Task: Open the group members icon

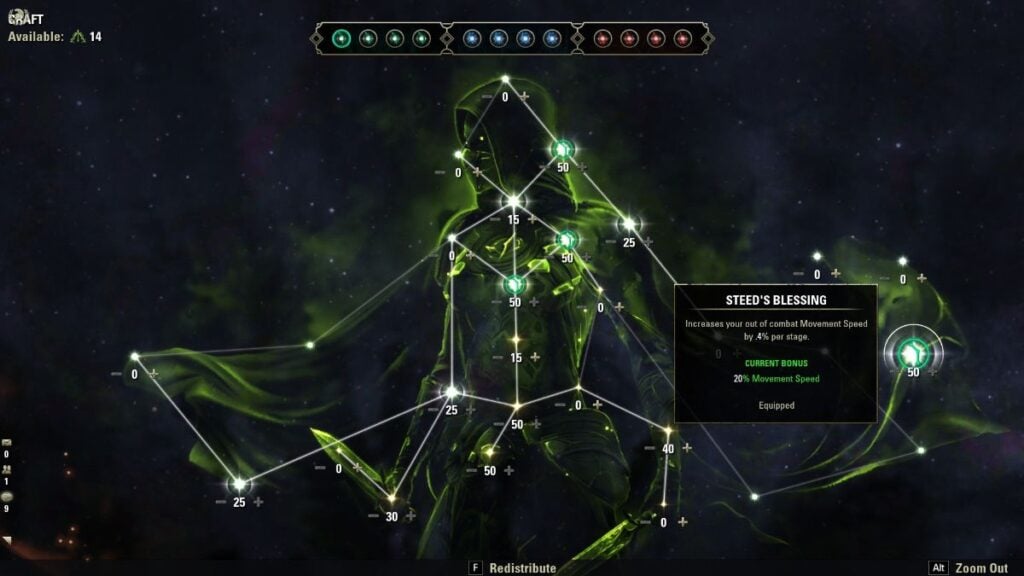Action: coord(7,469)
